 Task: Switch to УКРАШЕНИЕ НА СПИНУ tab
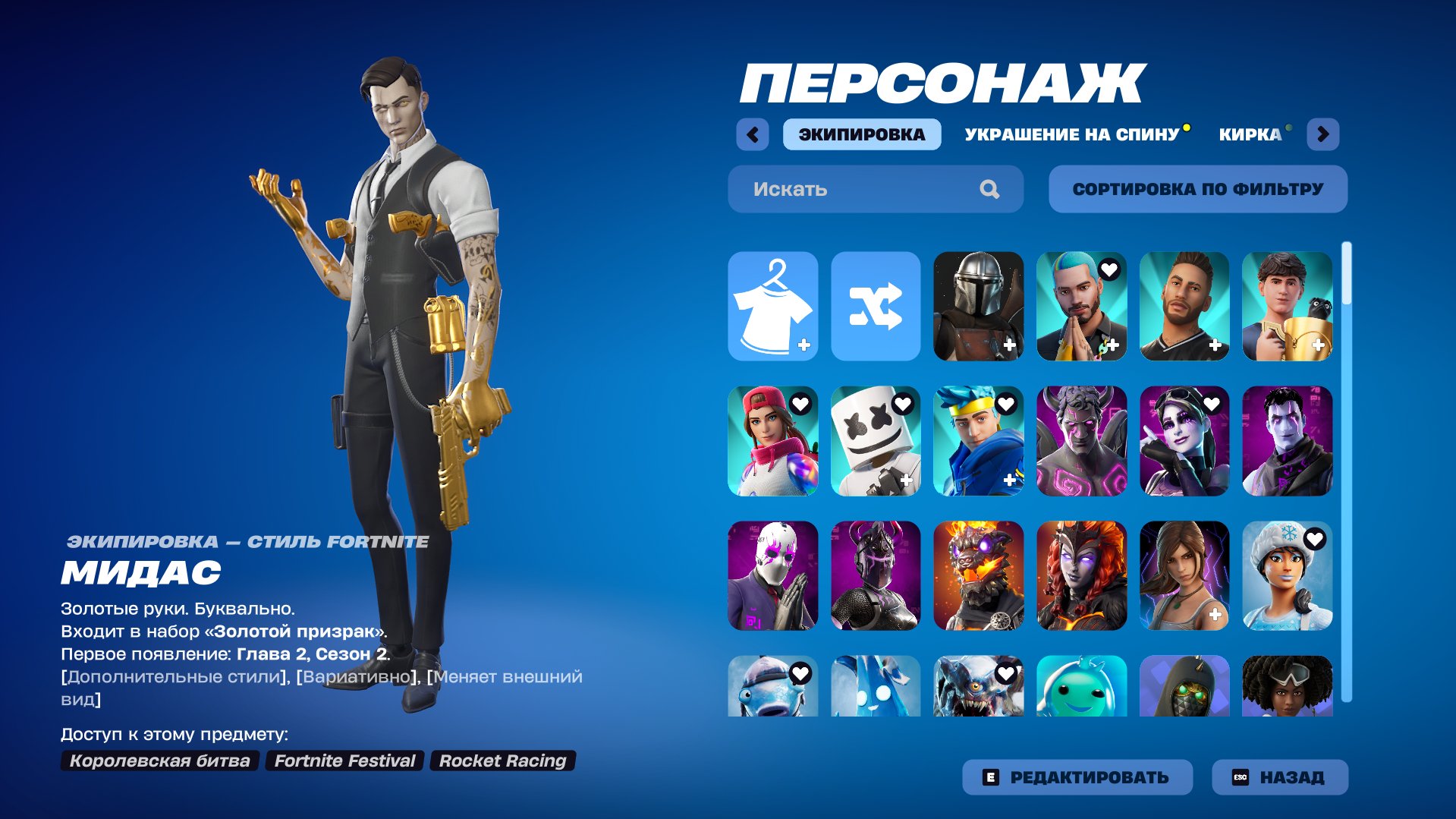(1071, 134)
